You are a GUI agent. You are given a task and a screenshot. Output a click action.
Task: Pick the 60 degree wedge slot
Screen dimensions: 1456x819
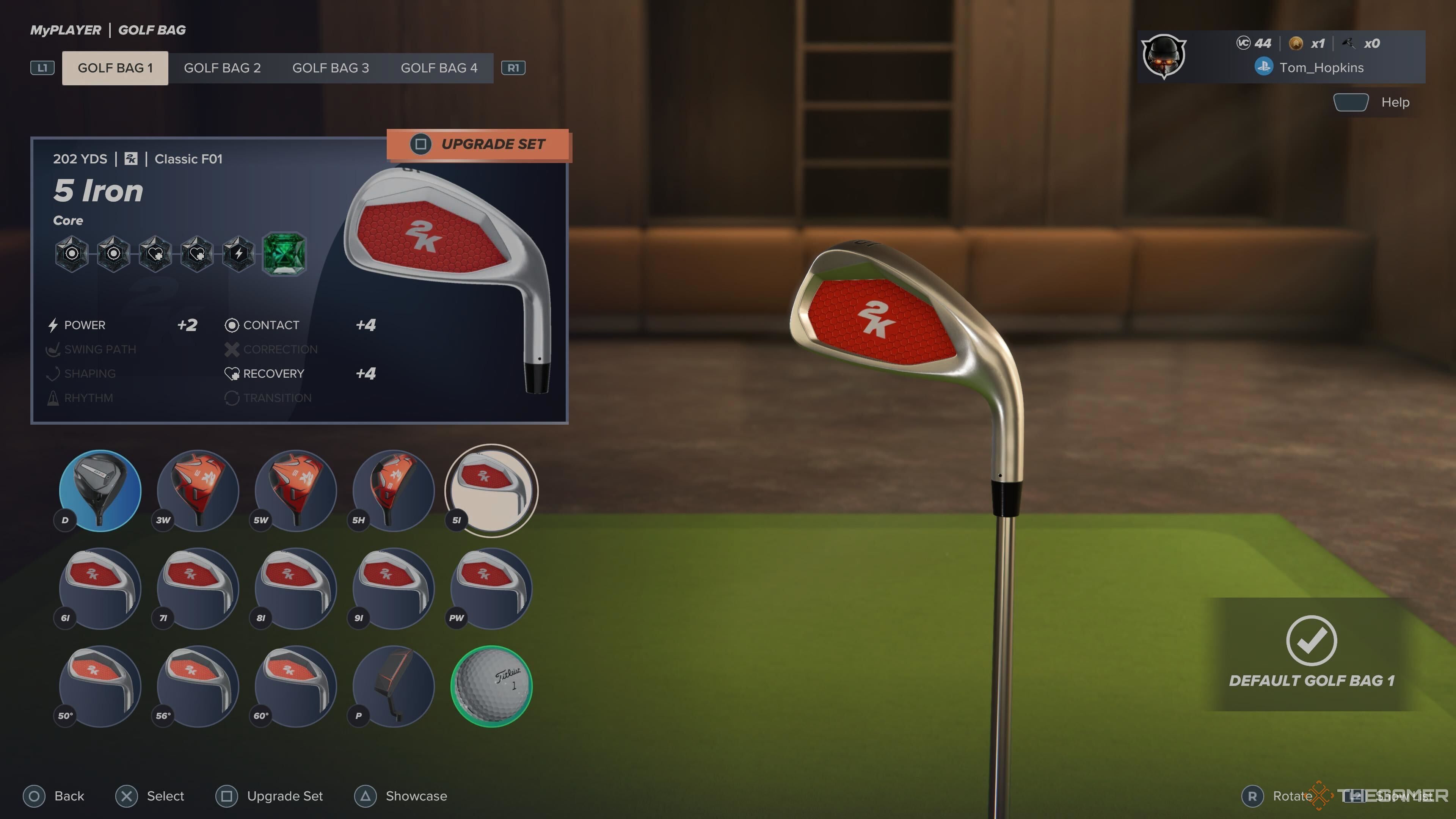[296, 686]
